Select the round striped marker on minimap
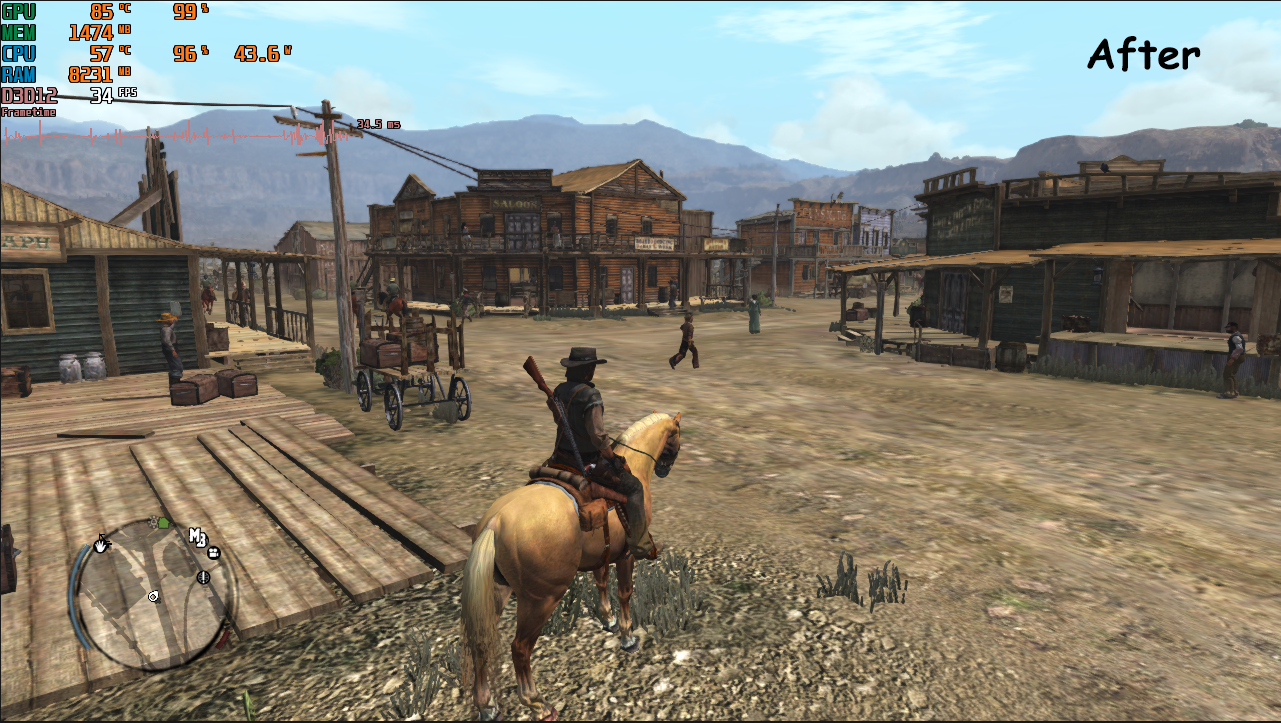 [x=205, y=577]
